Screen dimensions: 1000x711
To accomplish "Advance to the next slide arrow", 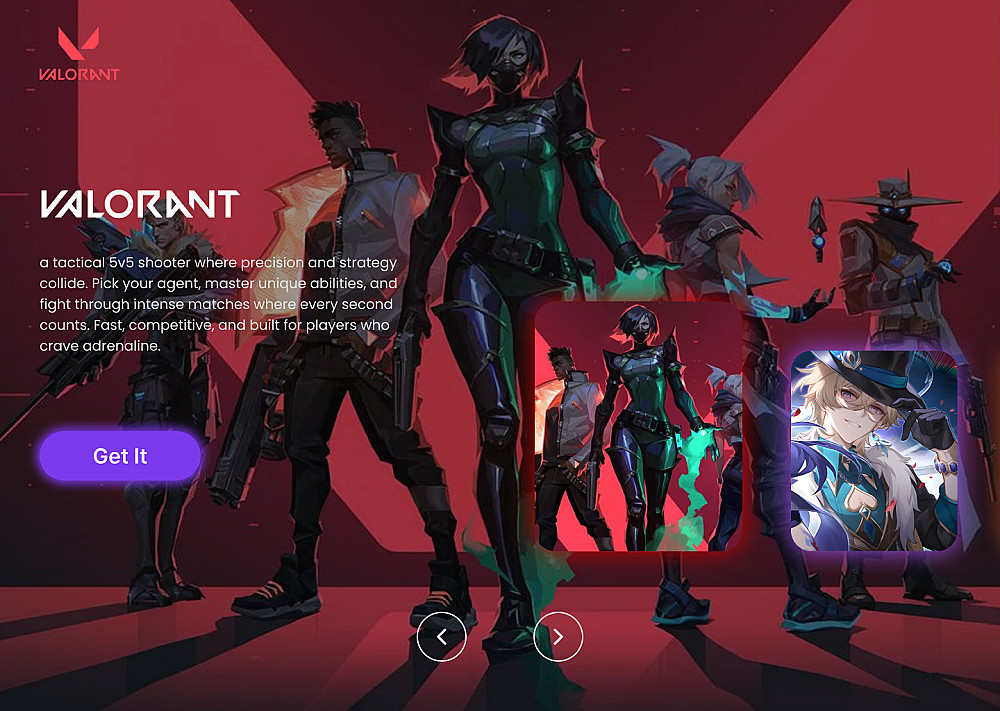I will pos(558,636).
